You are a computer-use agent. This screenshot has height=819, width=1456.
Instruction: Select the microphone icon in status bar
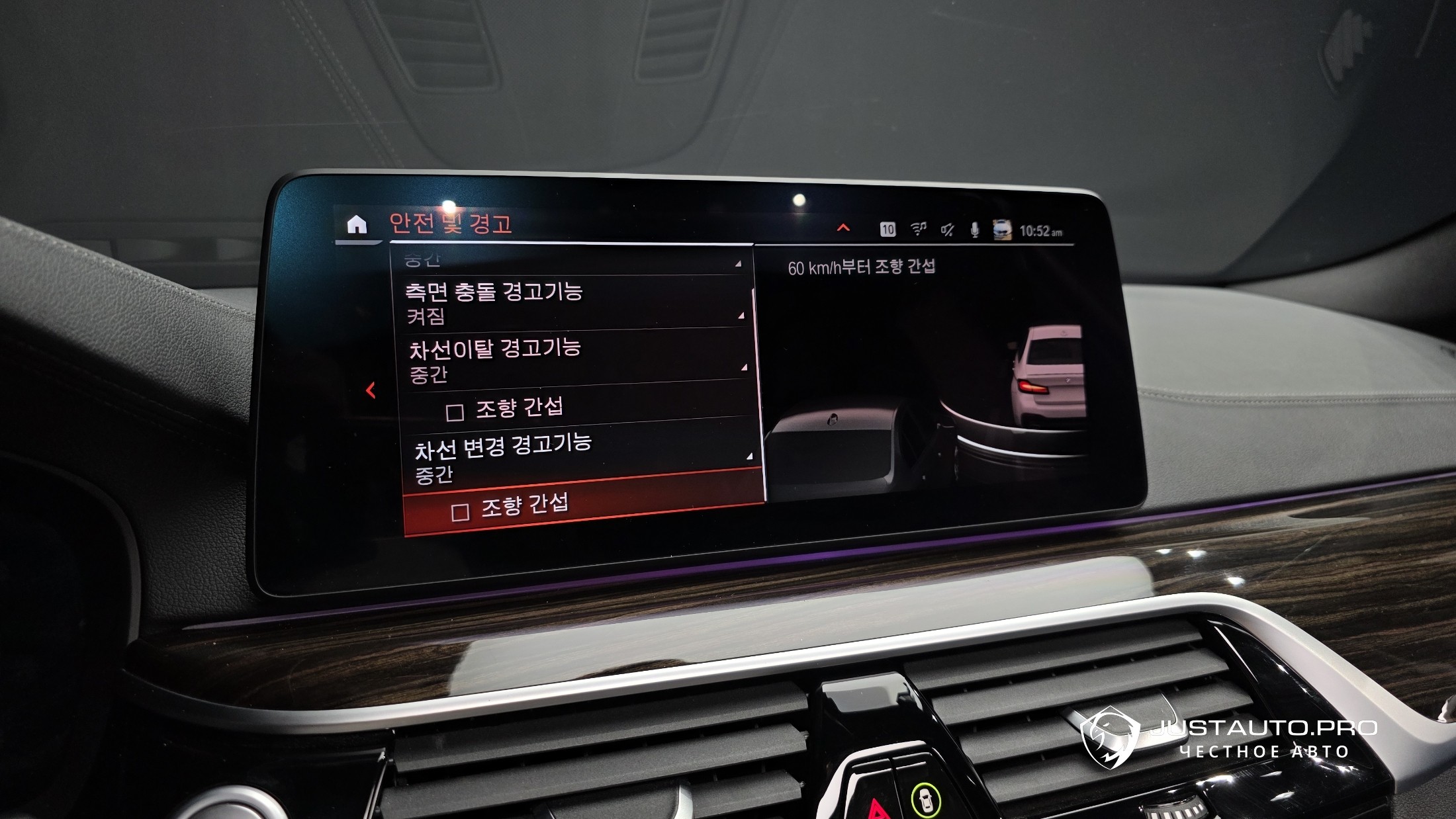[x=974, y=230]
